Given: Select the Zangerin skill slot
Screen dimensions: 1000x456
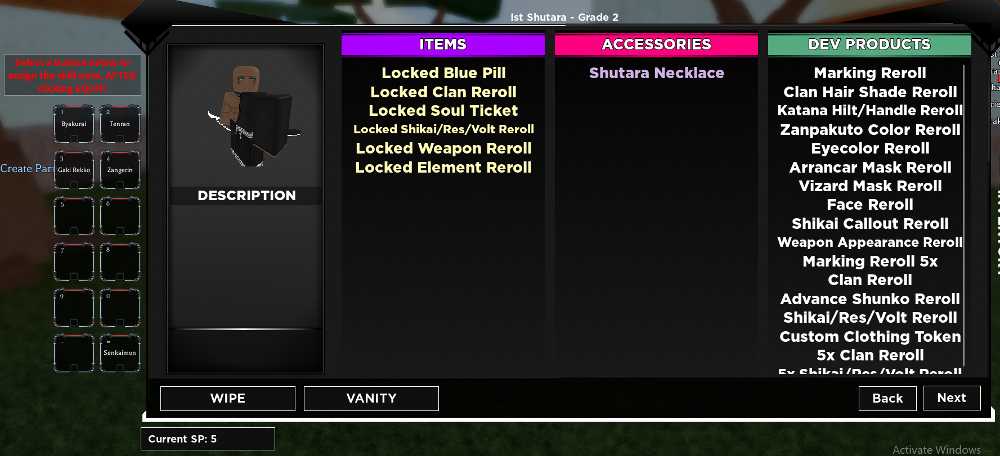Looking at the screenshot, I should 120,171.
